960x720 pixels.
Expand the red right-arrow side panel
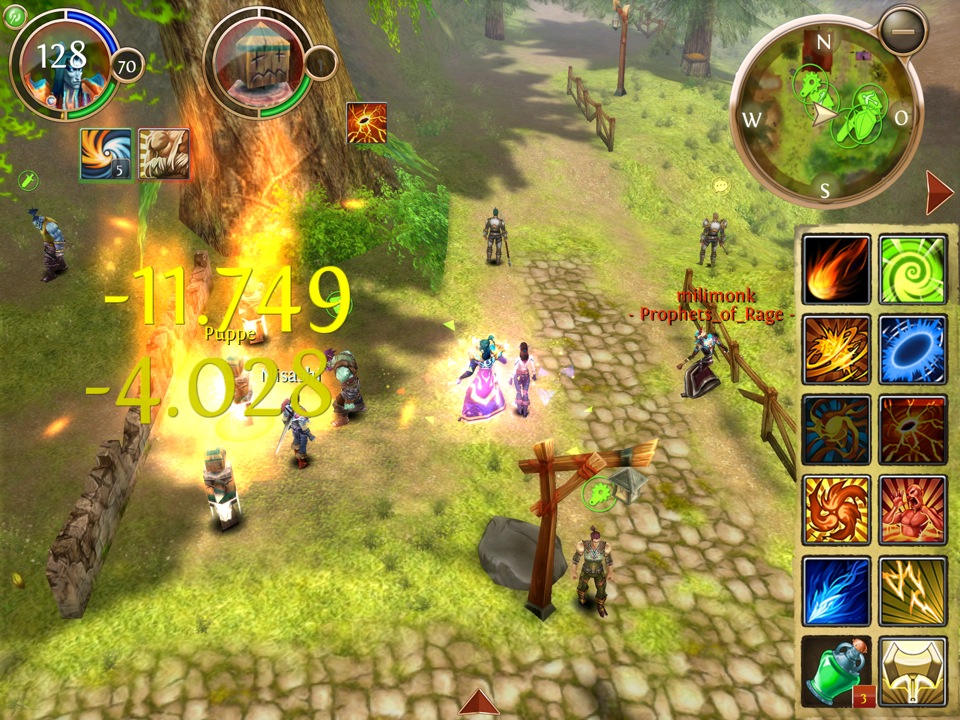(x=939, y=192)
